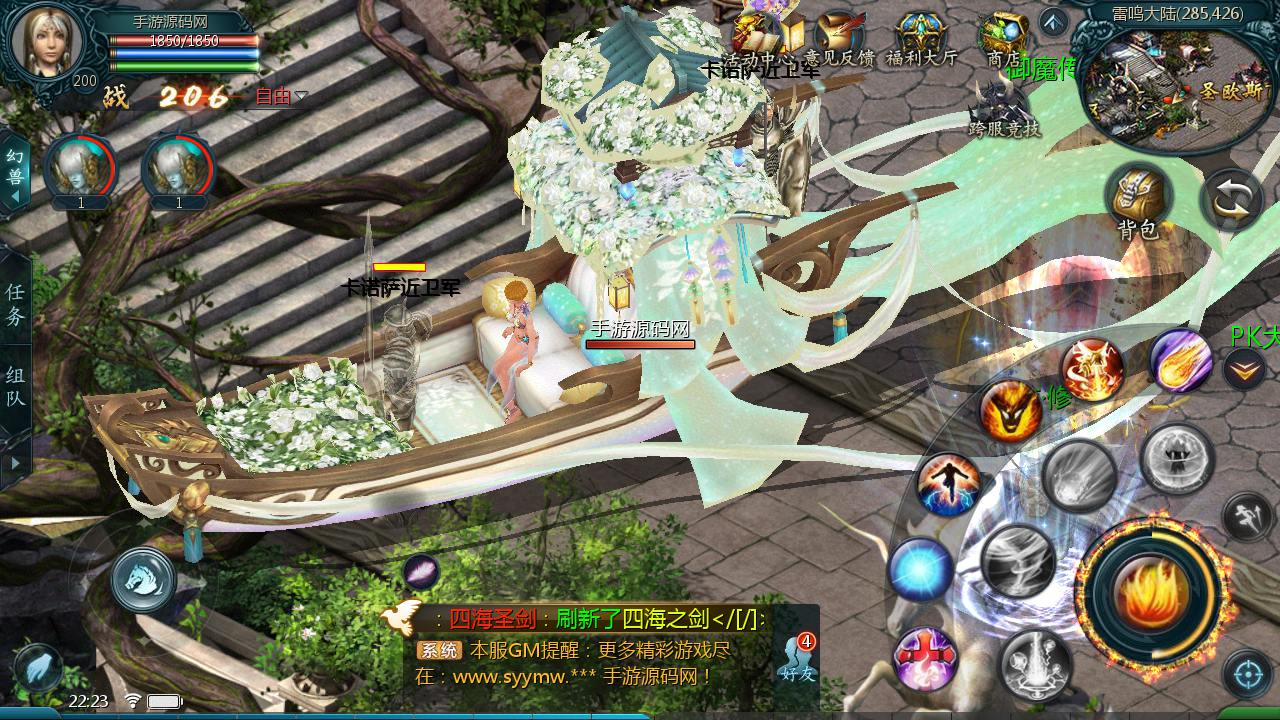
Task: Open the 自由 PK mode dropdown
Action: coord(281,97)
